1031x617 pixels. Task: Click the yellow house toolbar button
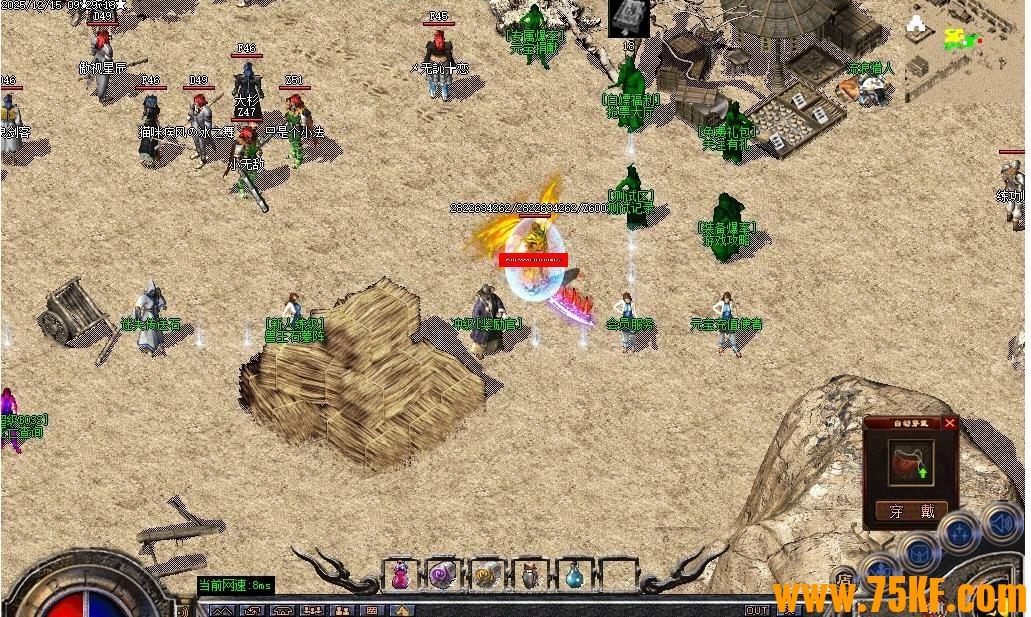[401, 610]
